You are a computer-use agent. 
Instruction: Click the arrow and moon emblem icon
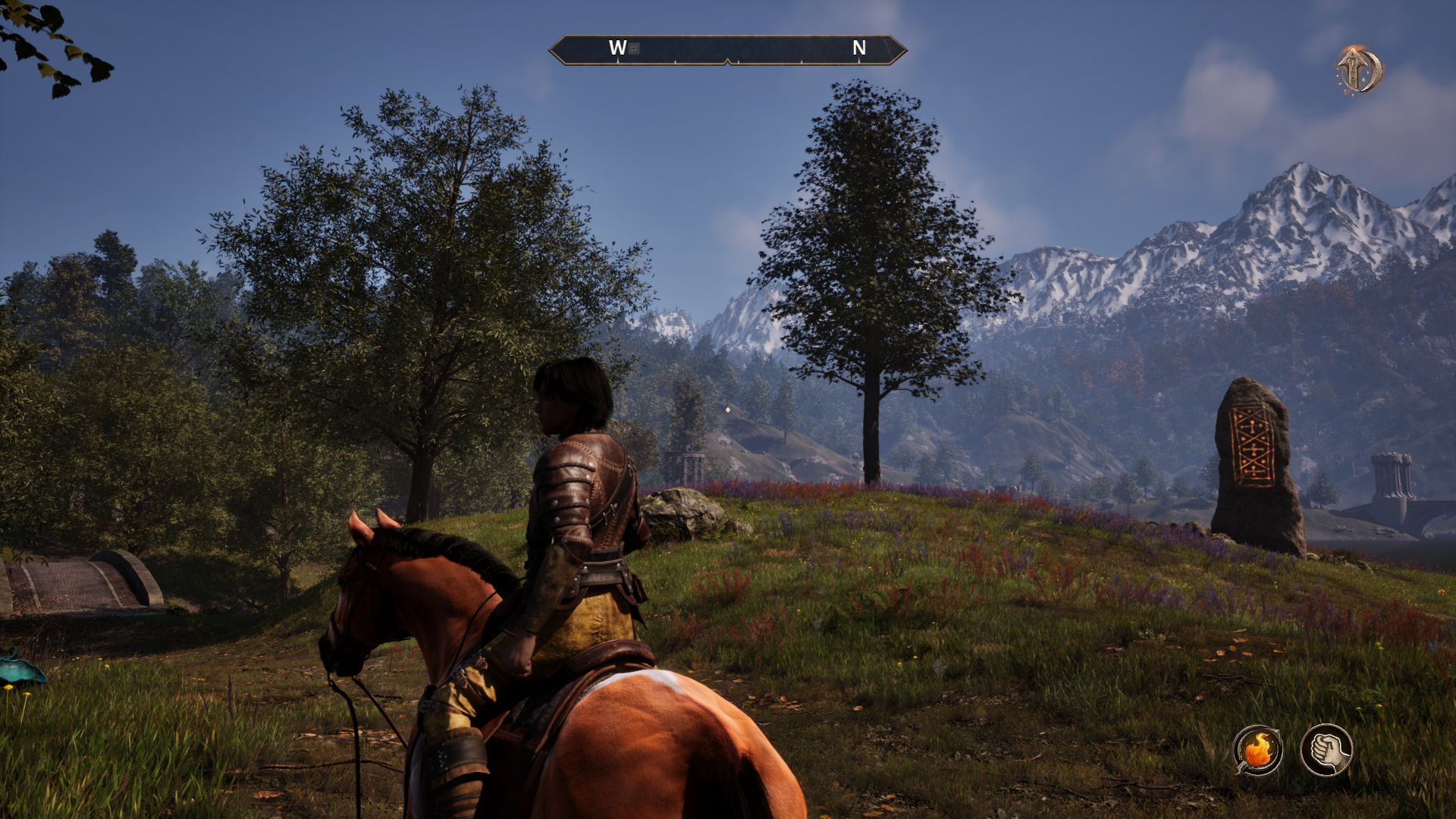[1359, 71]
